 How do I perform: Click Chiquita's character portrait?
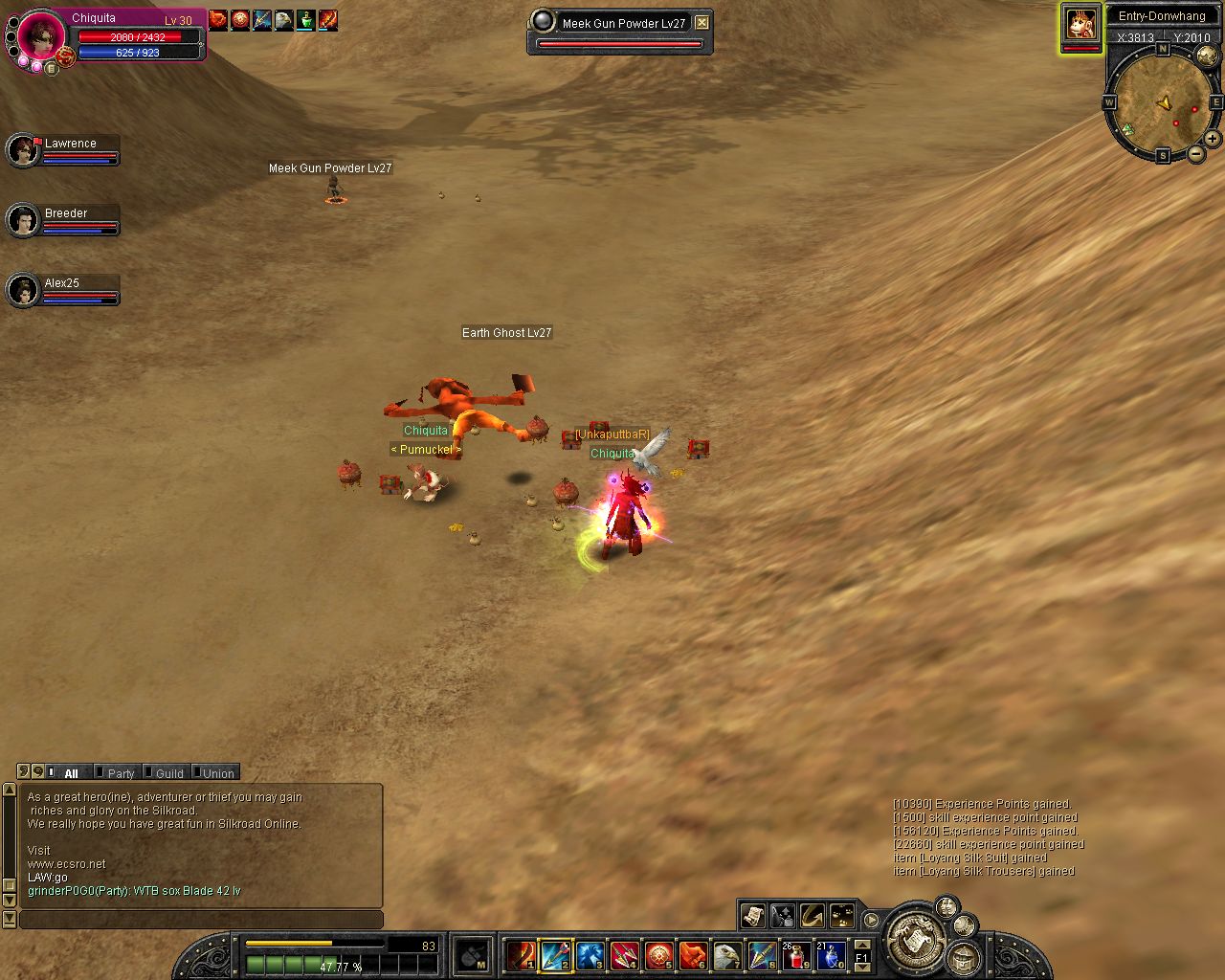tap(41, 36)
